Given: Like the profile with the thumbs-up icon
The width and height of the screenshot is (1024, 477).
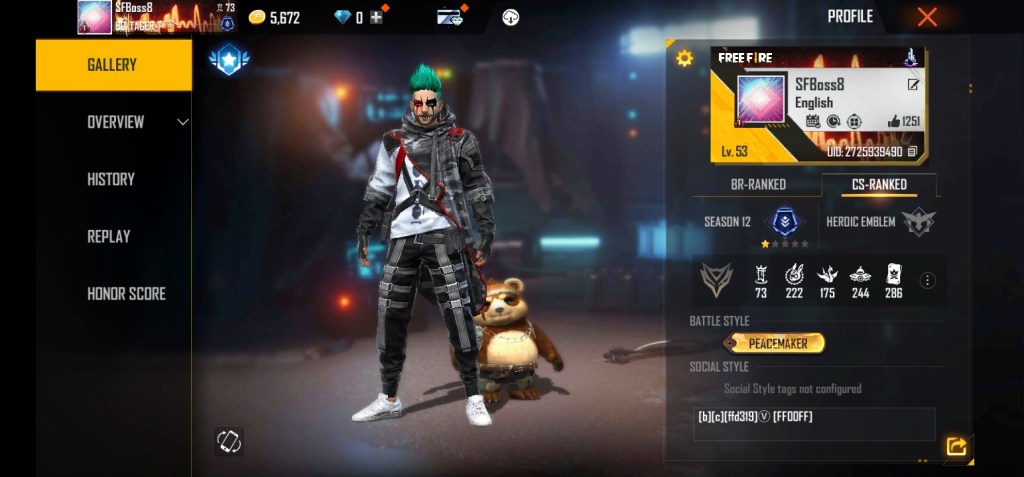Looking at the screenshot, I should pos(893,122).
